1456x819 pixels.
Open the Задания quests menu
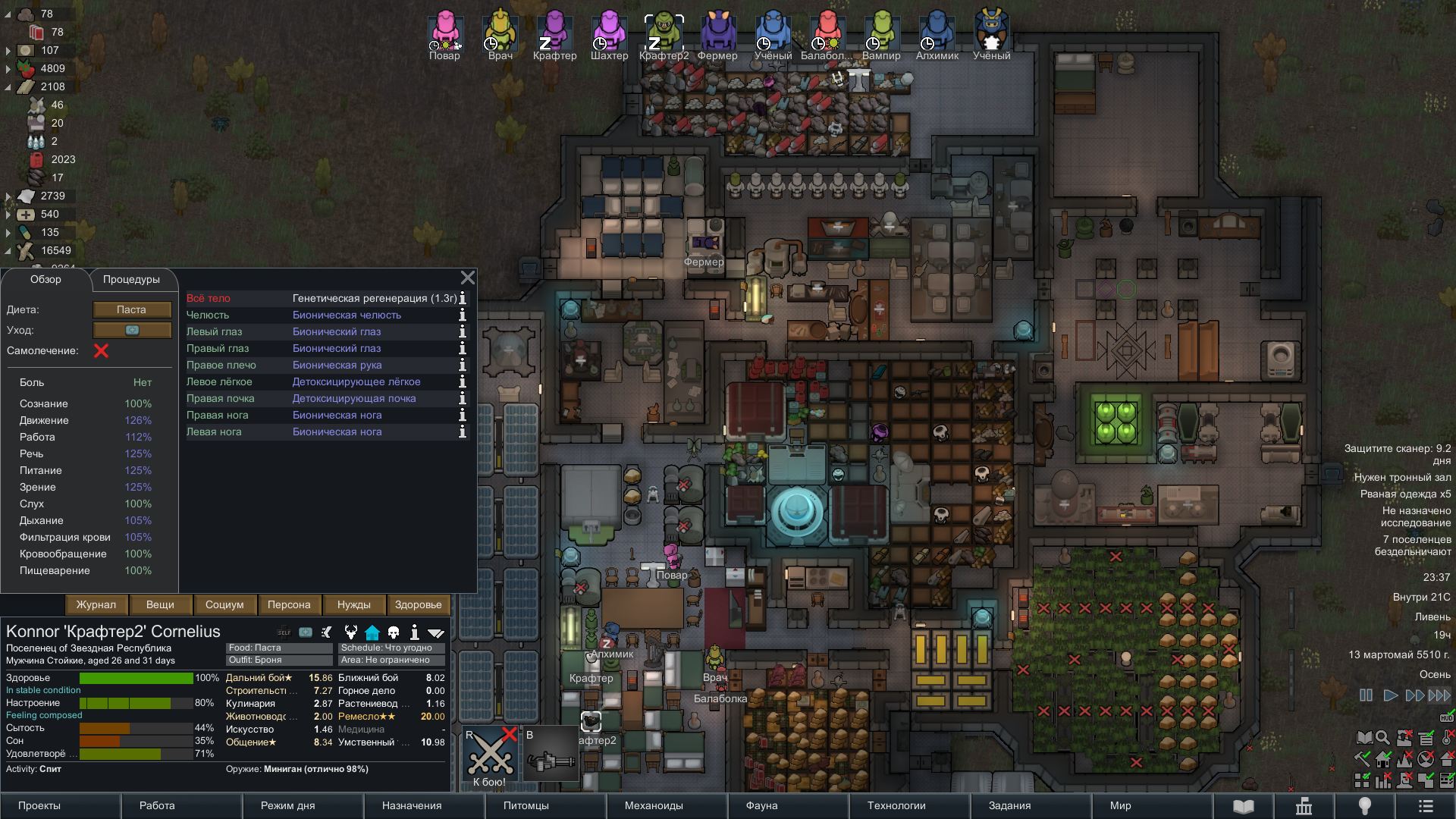(1009, 805)
